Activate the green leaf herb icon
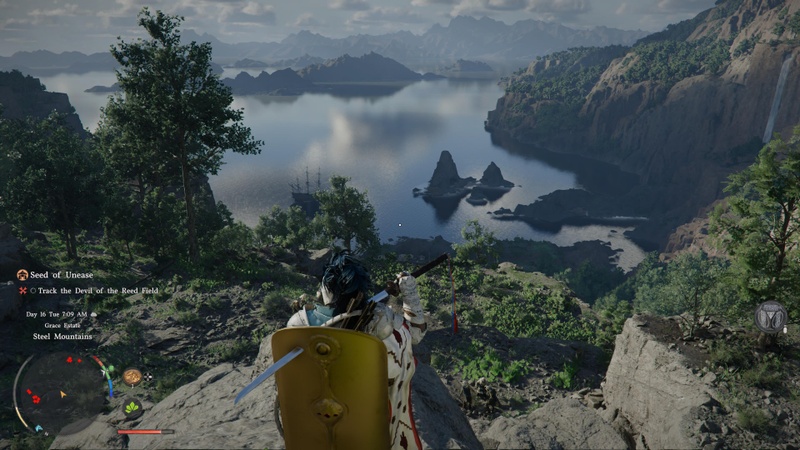The height and width of the screenshot is (450, 800). [132, 407]
